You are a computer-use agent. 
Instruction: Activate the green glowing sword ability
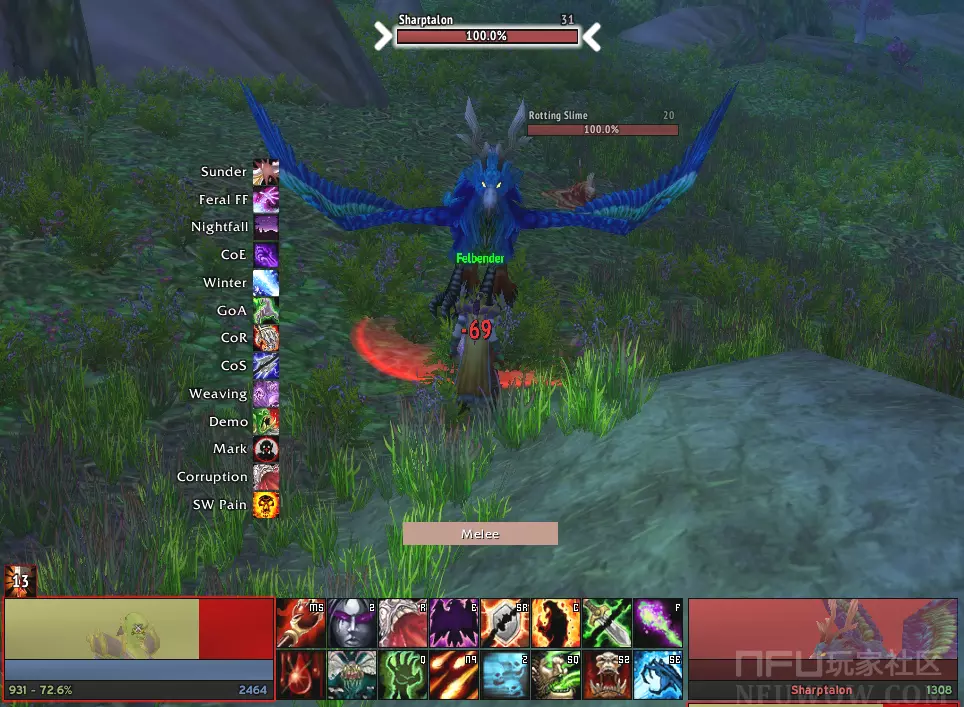click(607, 623)
